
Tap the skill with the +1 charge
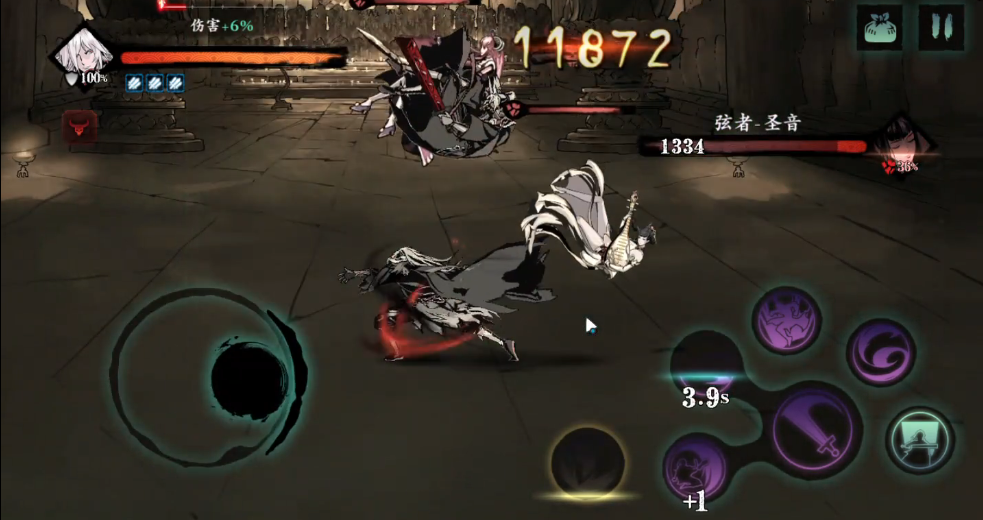[x=697, y=466]
